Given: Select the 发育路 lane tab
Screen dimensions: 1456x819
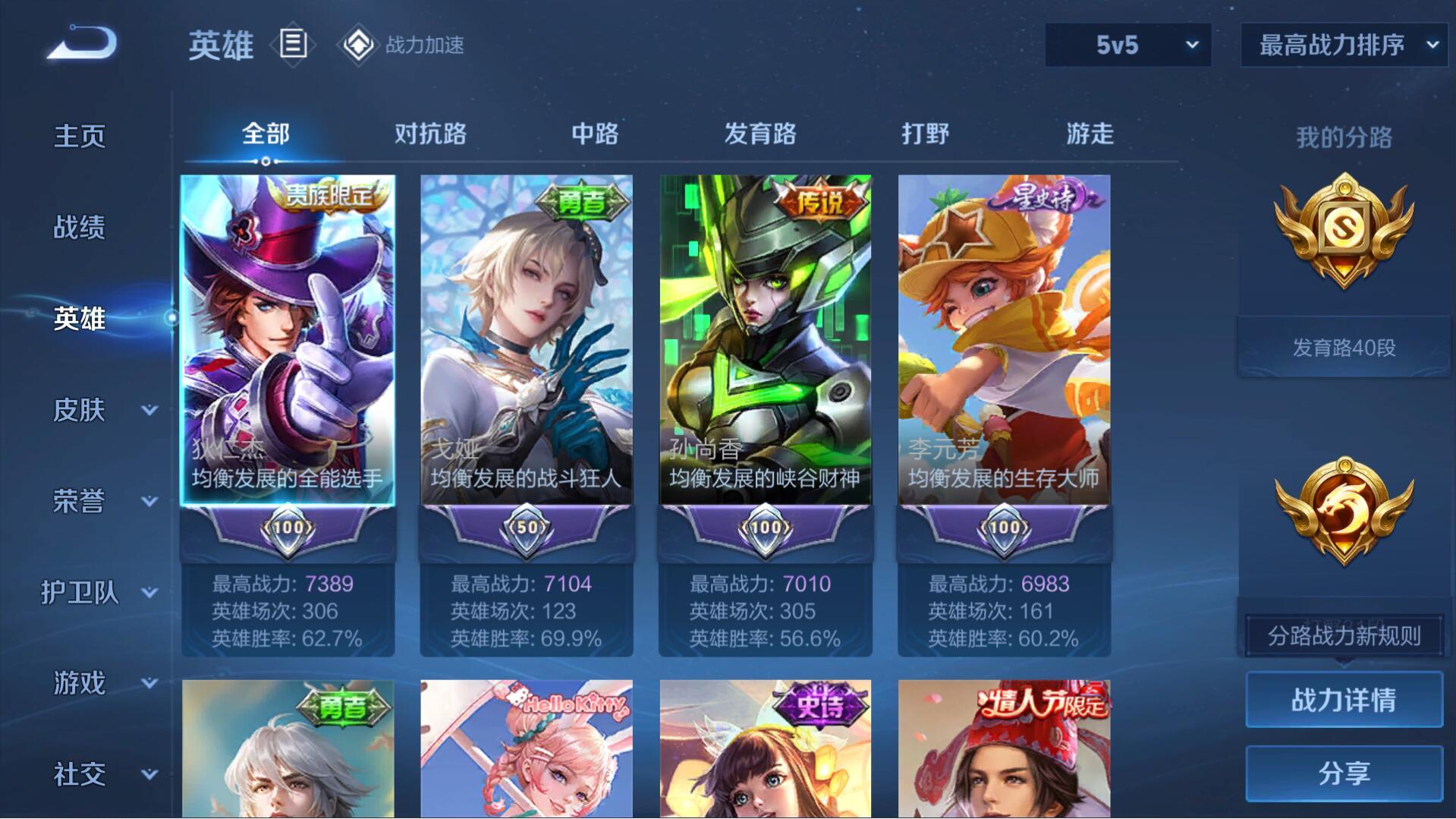Looking at the screenshot, I should [759, 134].
